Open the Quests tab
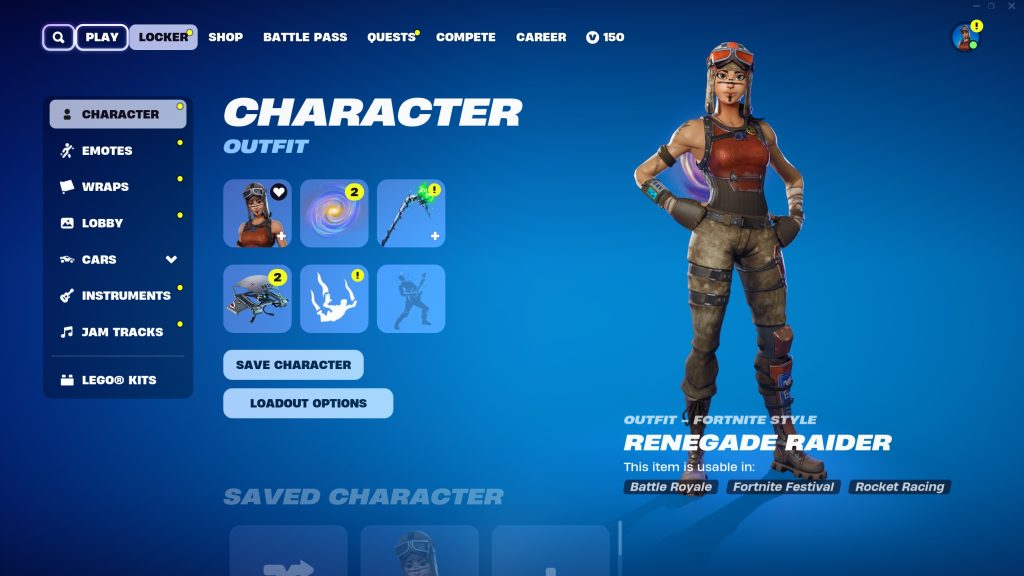 pos(391,37)
